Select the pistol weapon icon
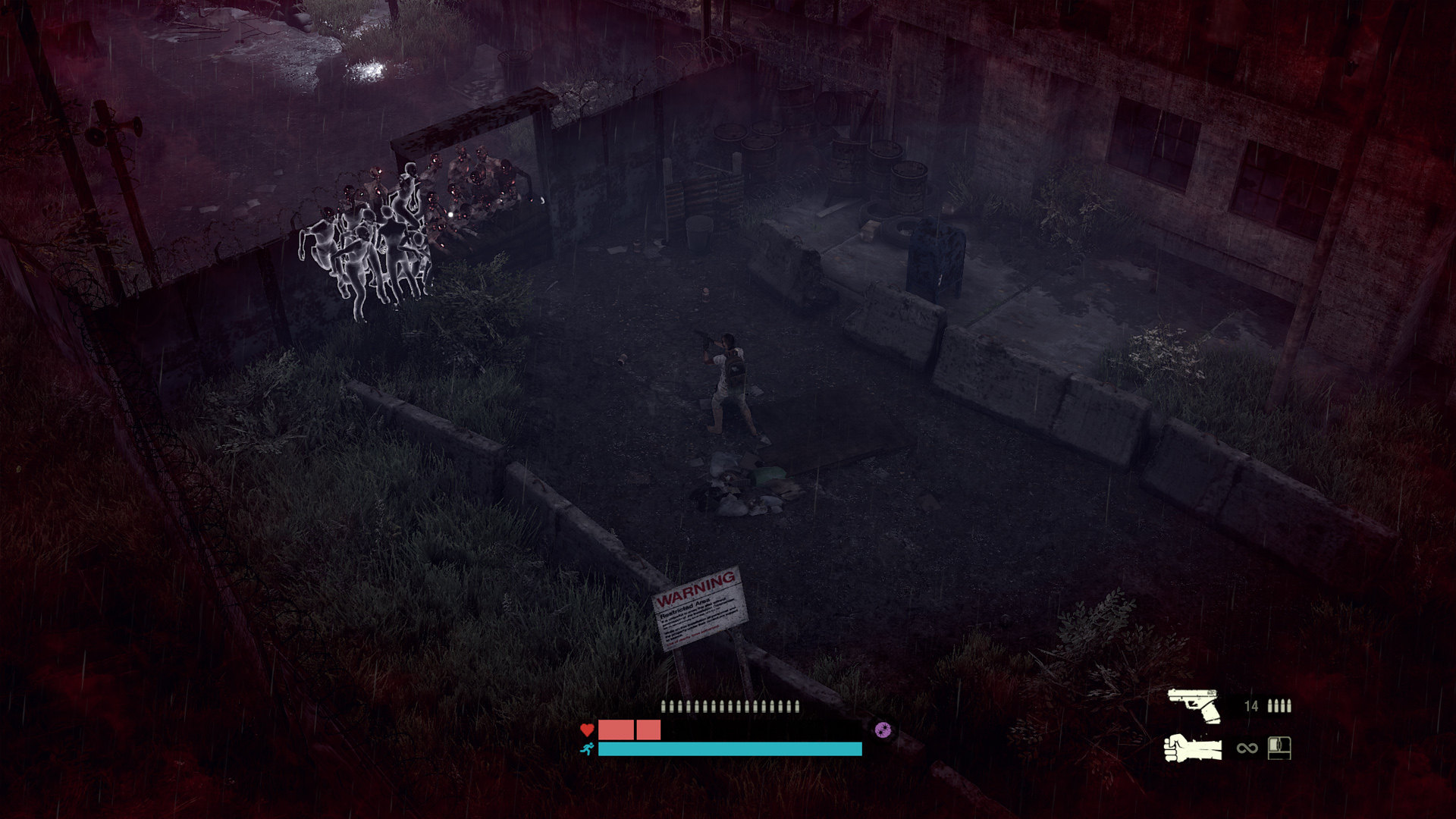 (x=1194, y=705)
